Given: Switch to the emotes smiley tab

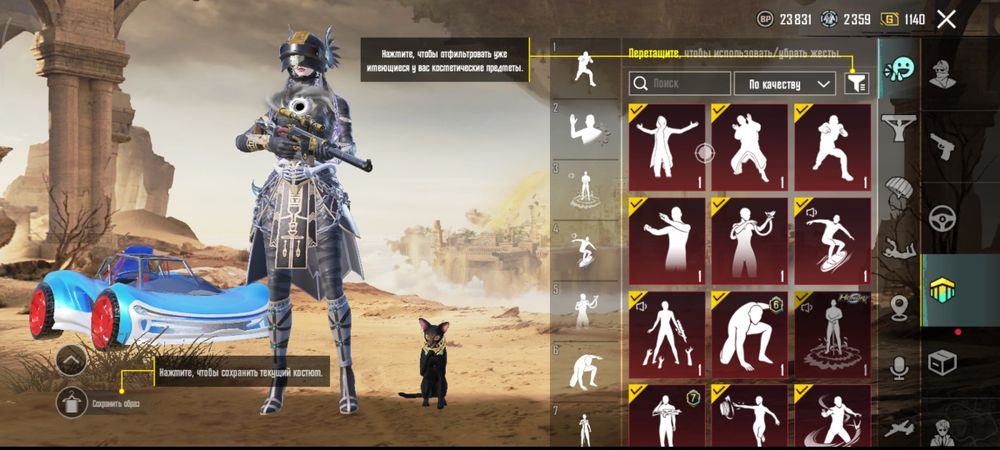Looking at the screenshot, I should pyautogui.click(x=899, y=72).
